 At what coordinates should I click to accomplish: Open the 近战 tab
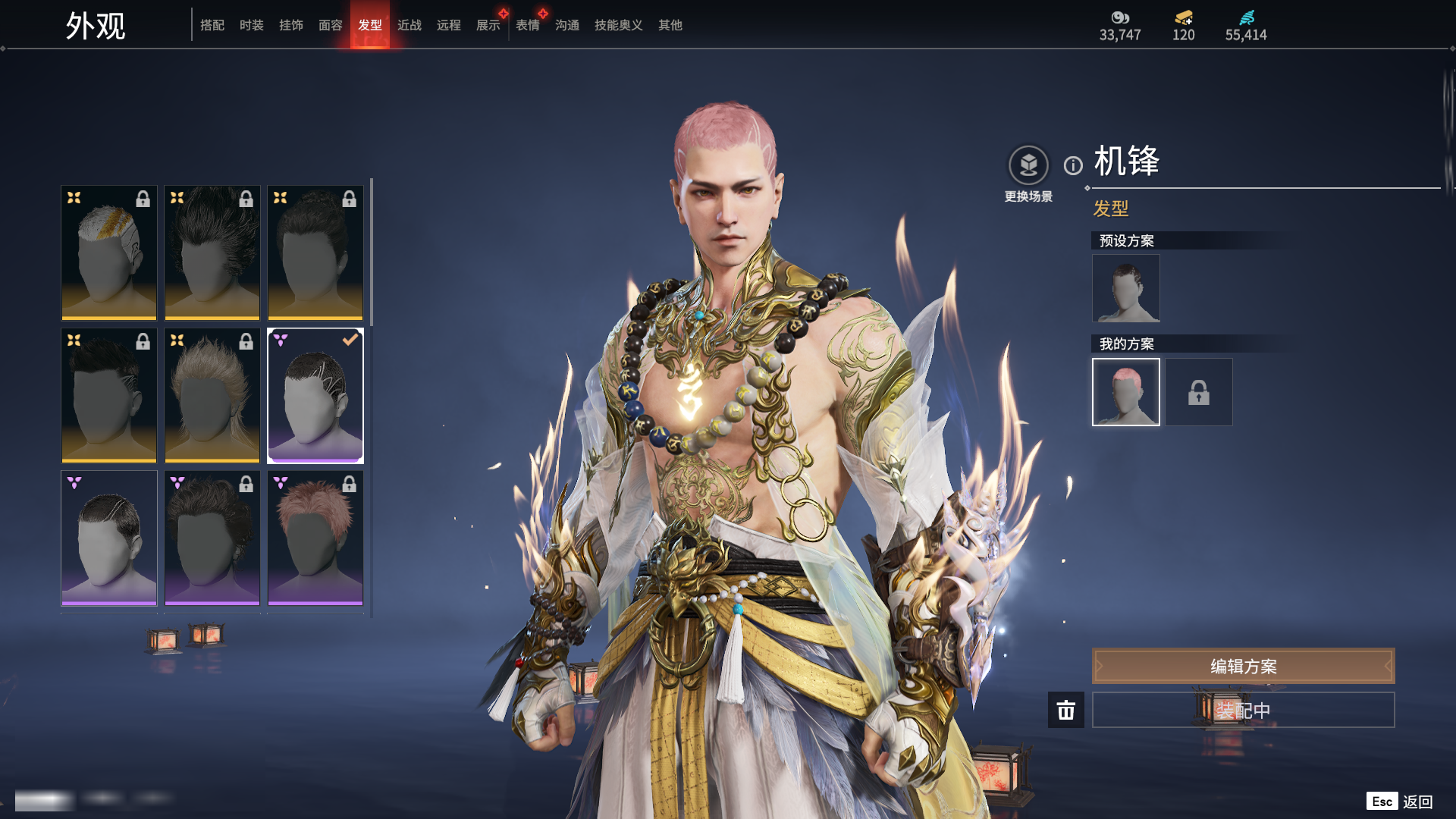pos(409,25)
